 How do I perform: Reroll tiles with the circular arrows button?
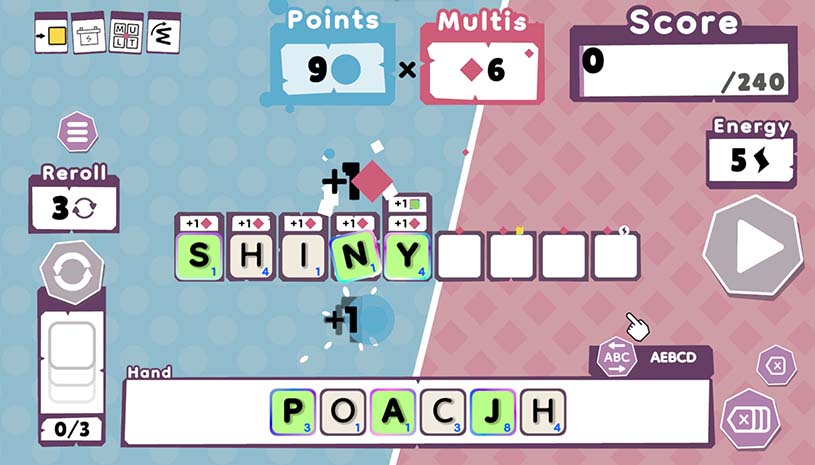pos(71,273)
